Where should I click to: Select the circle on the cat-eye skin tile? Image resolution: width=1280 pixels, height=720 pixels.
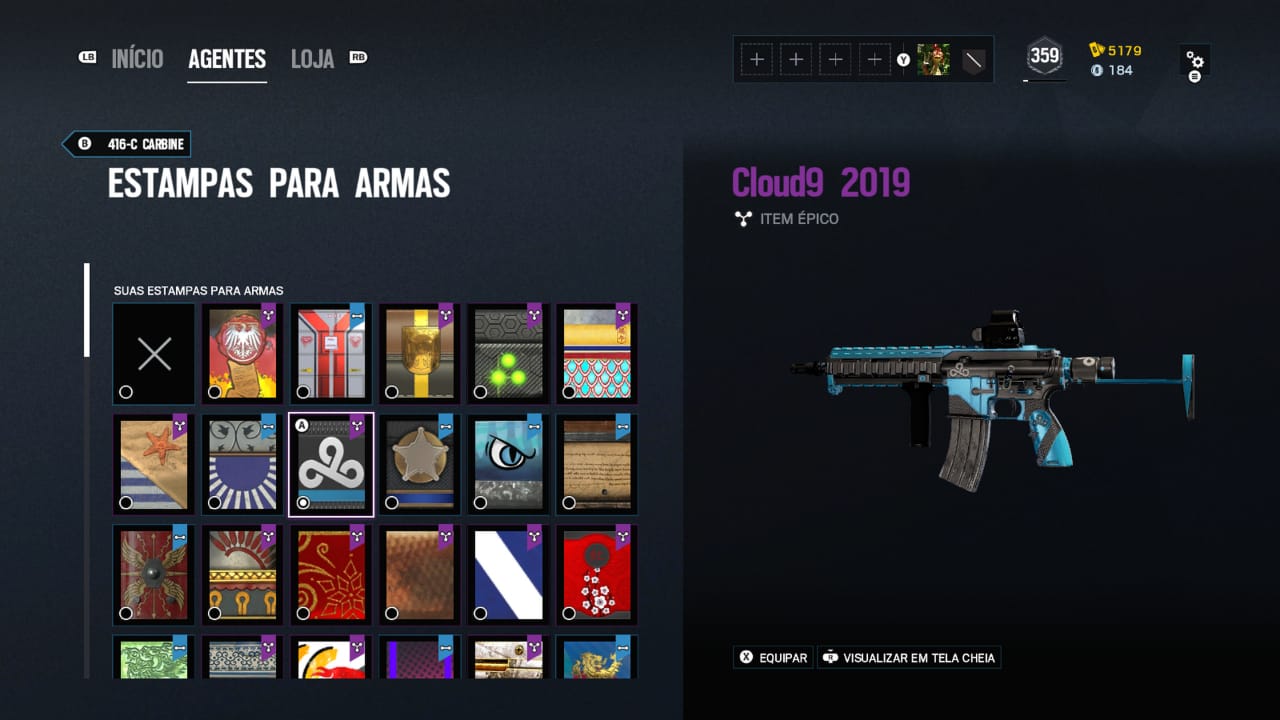[x=481, y=502]
